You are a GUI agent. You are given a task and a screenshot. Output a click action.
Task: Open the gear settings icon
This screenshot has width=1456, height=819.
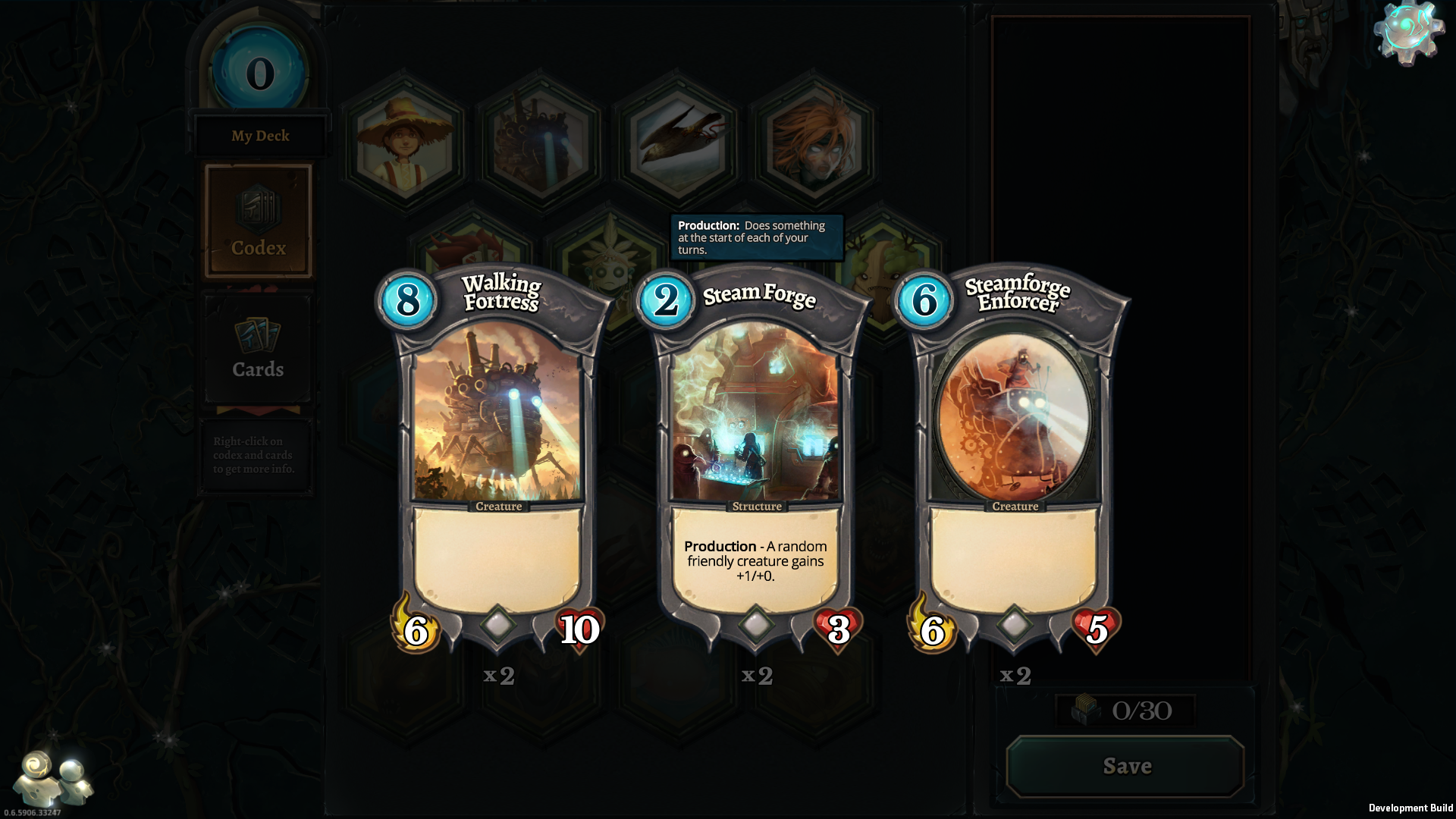point(1408,33)
